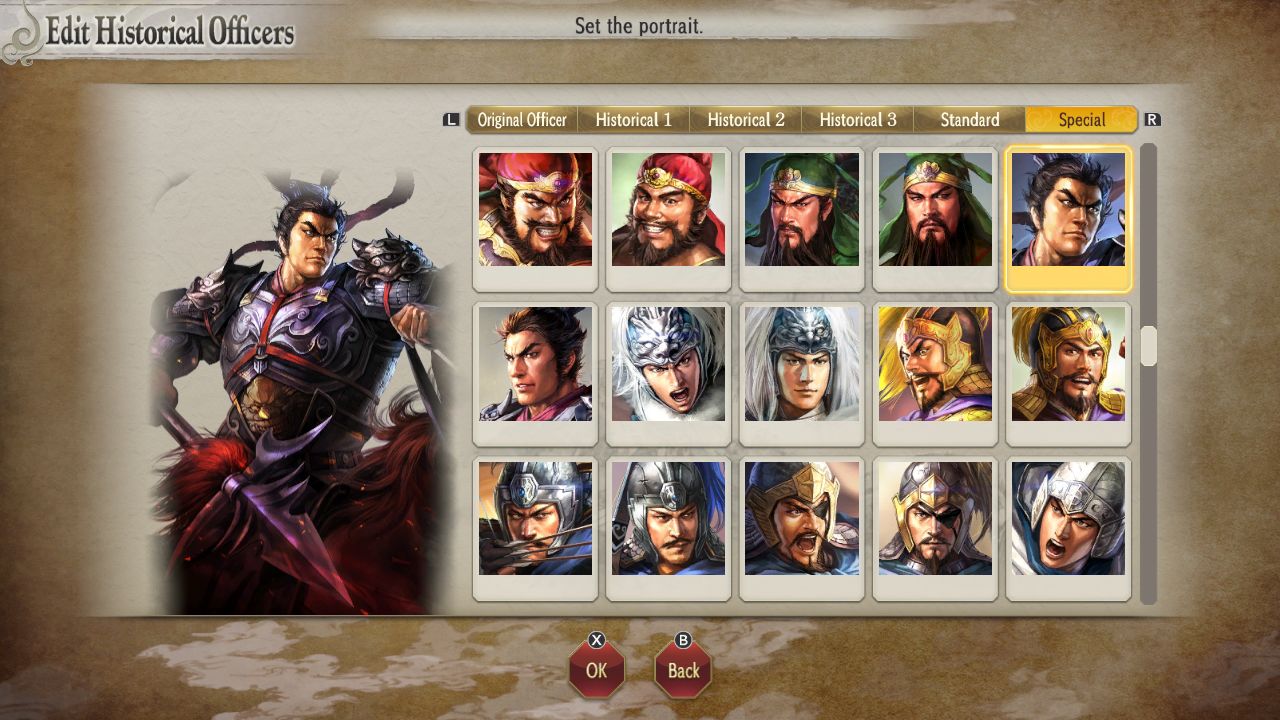Click the R shoulder button icon
Viewport: 1280px width, 720px height.
[x=1152, y=119]
